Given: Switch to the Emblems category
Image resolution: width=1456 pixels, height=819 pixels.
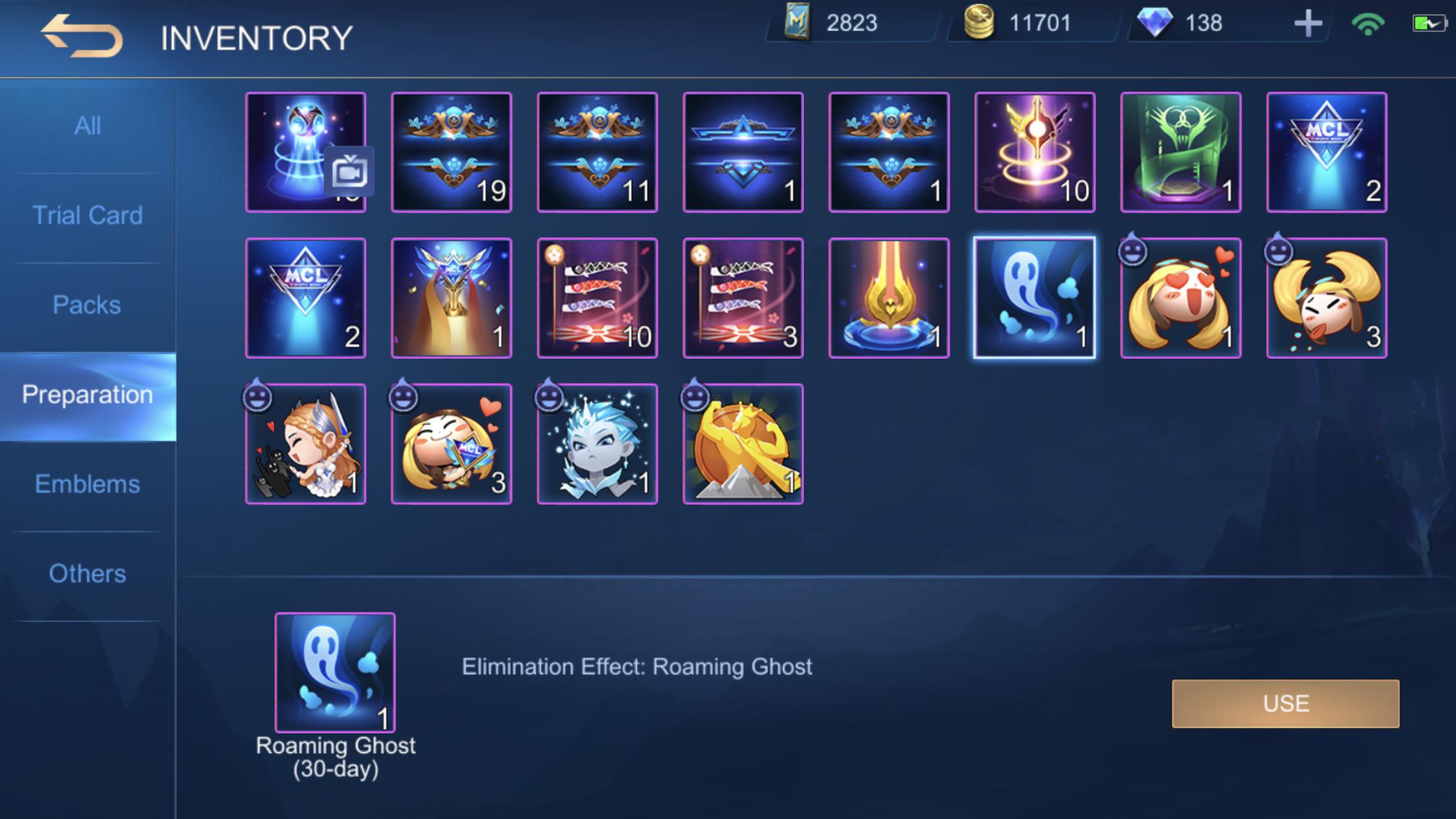Looking at the screenshot, I should click(88, 483).
